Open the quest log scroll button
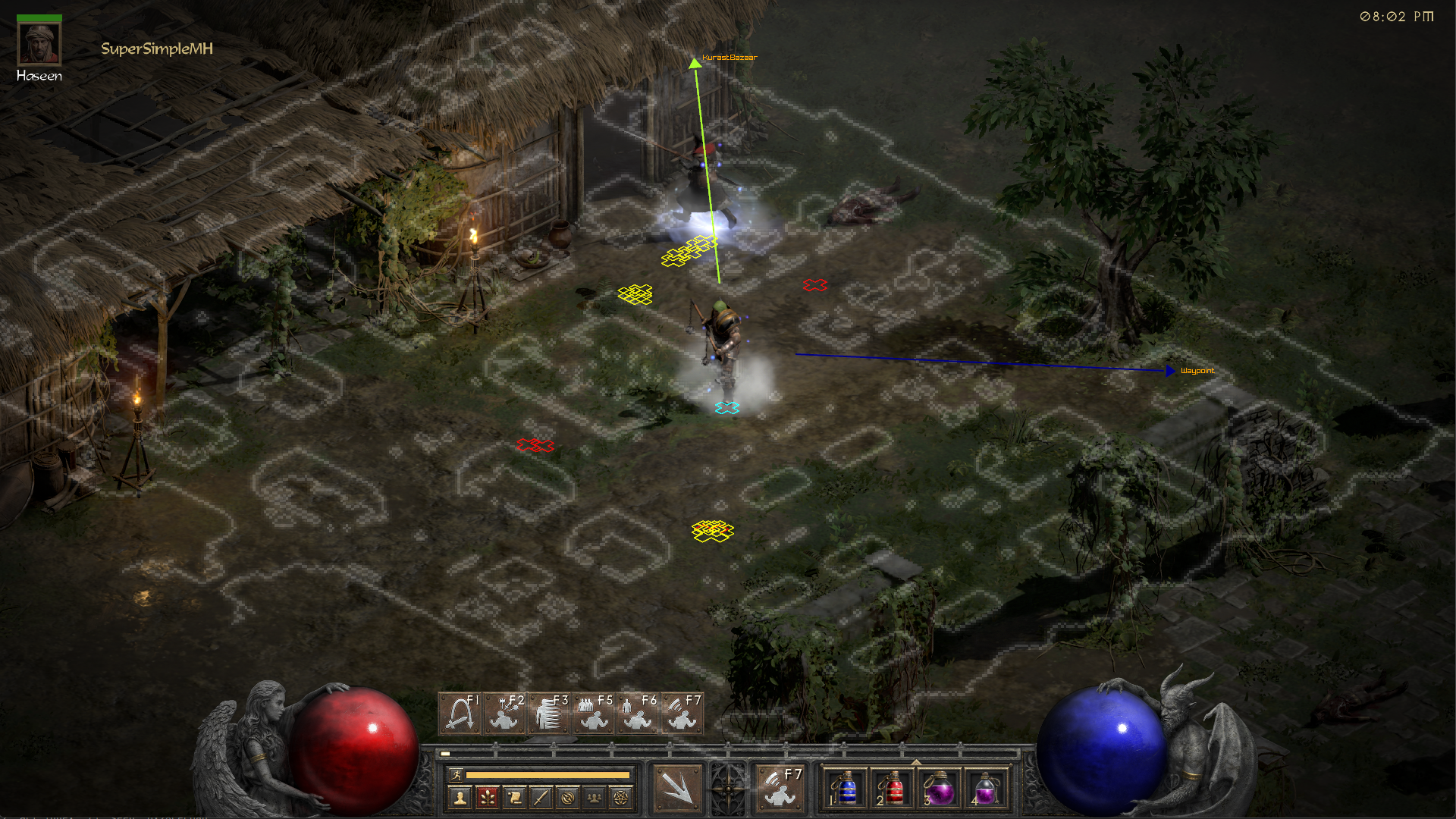Viewport: 1456px width, 819px height. click(514, 798)
